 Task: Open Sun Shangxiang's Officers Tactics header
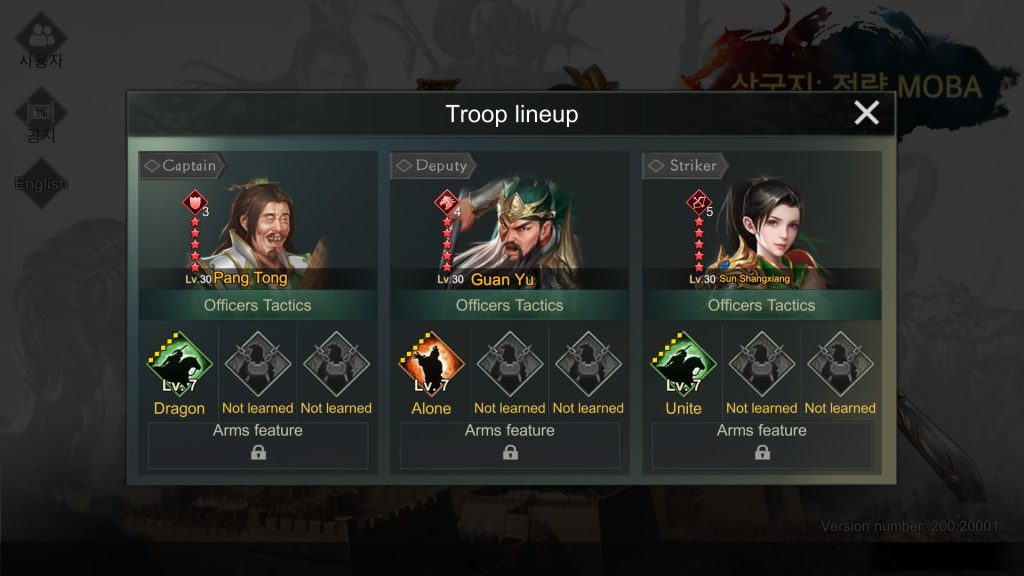(761, 305)
